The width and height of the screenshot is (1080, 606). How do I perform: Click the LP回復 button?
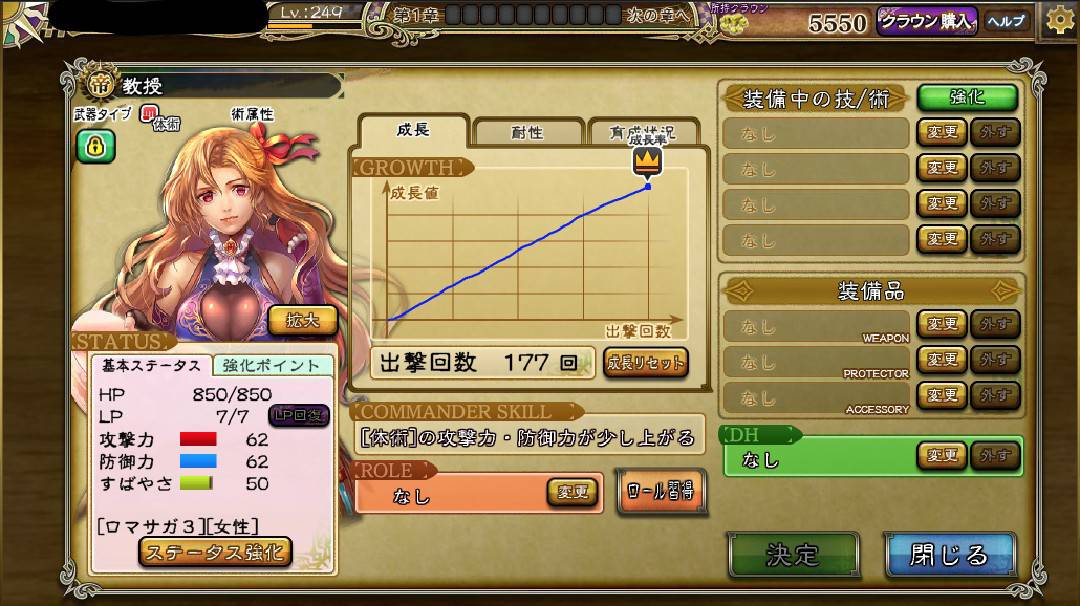tap(299, 415)
